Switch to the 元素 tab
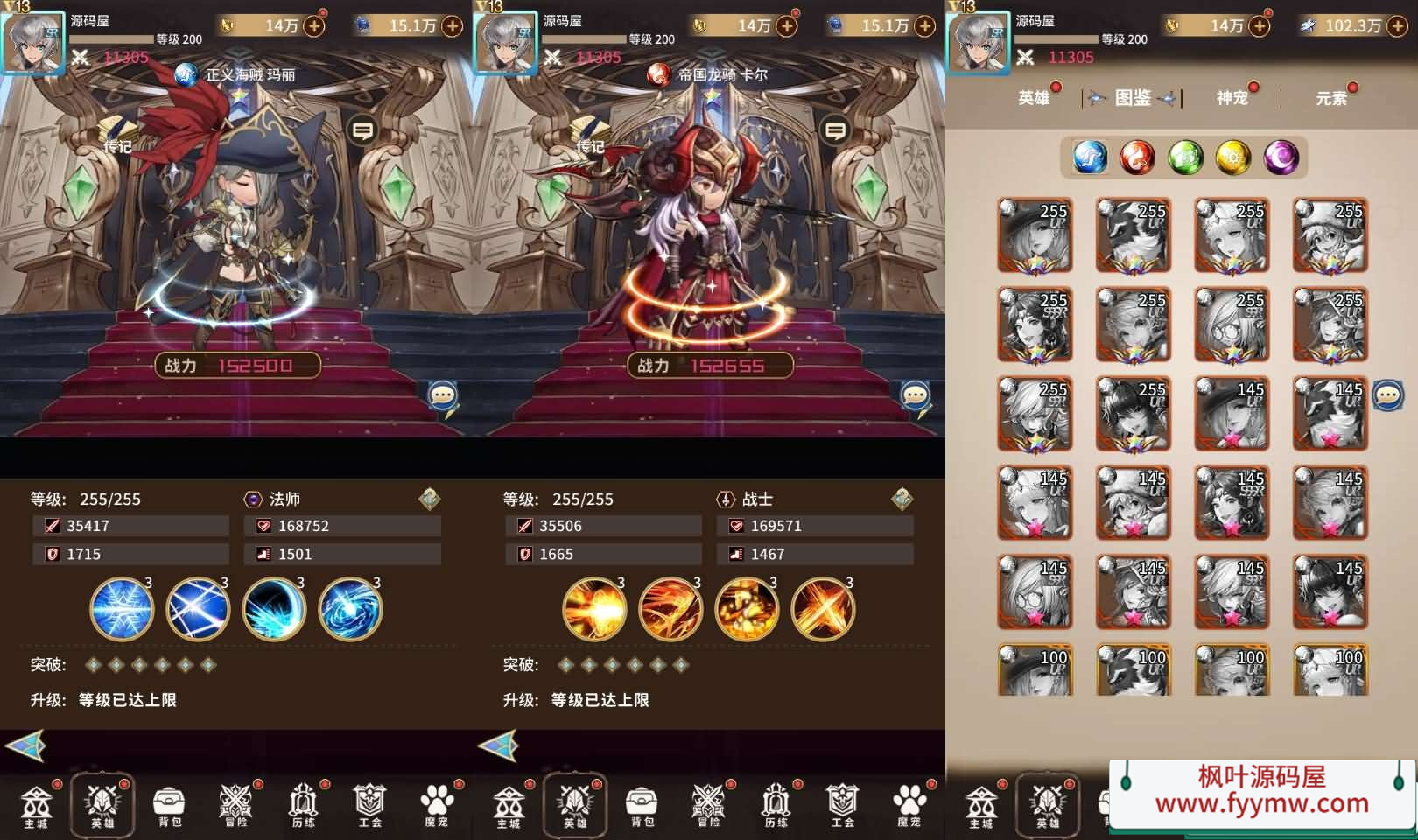 (x=1331, y=98)
